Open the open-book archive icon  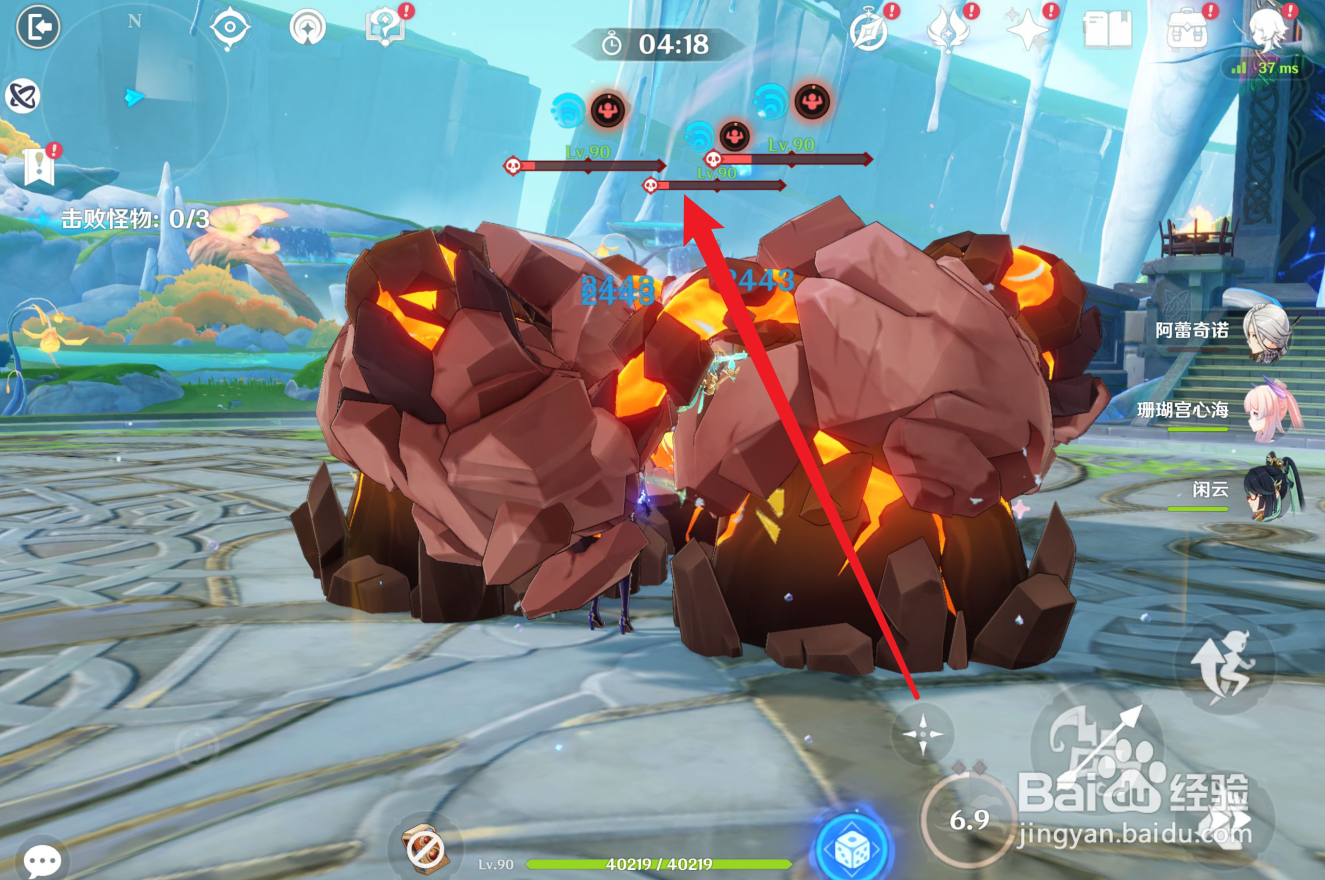[x=1106, y=31]
